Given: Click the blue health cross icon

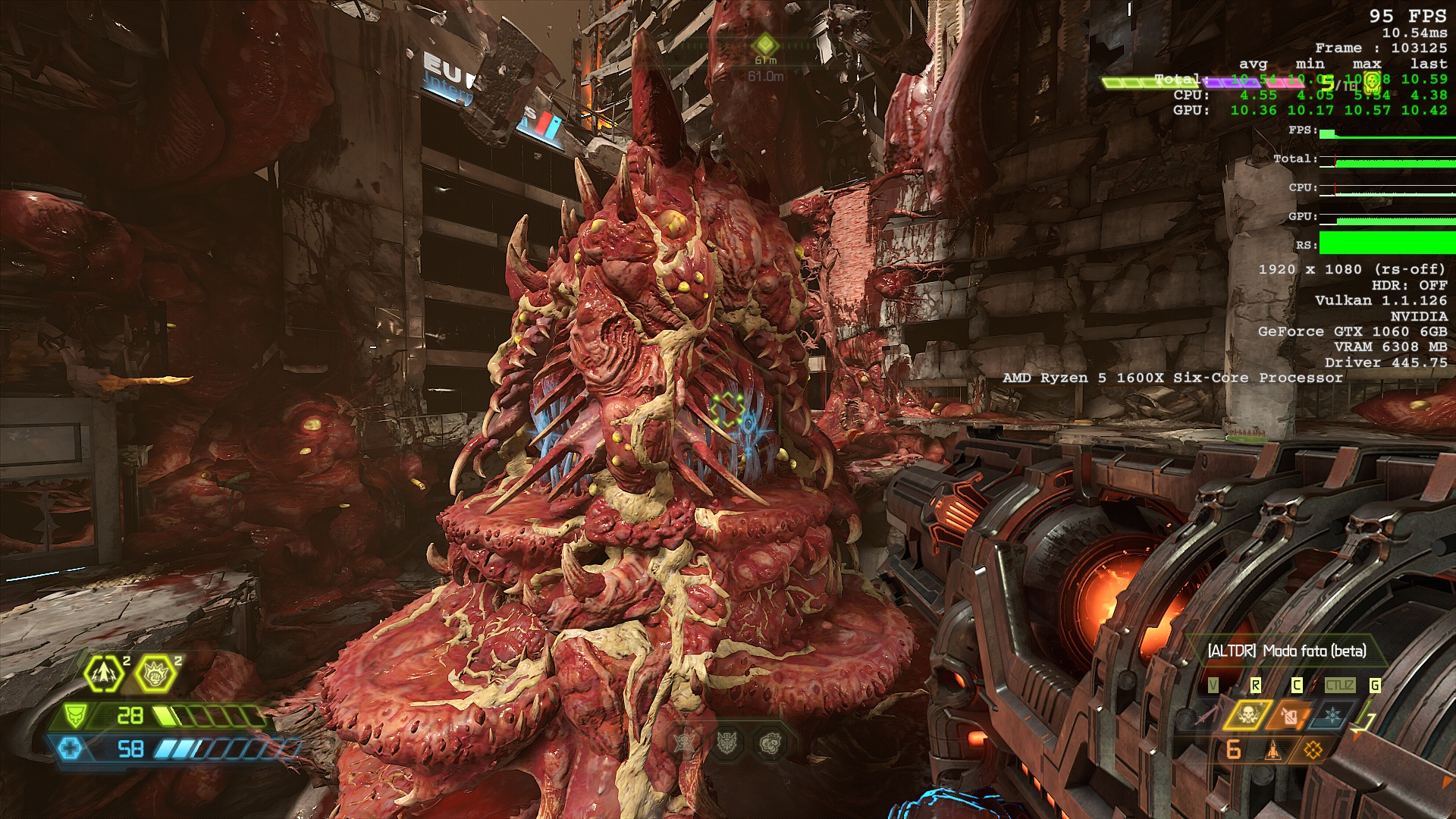Looking at the screenshot, I should (71, 749).
